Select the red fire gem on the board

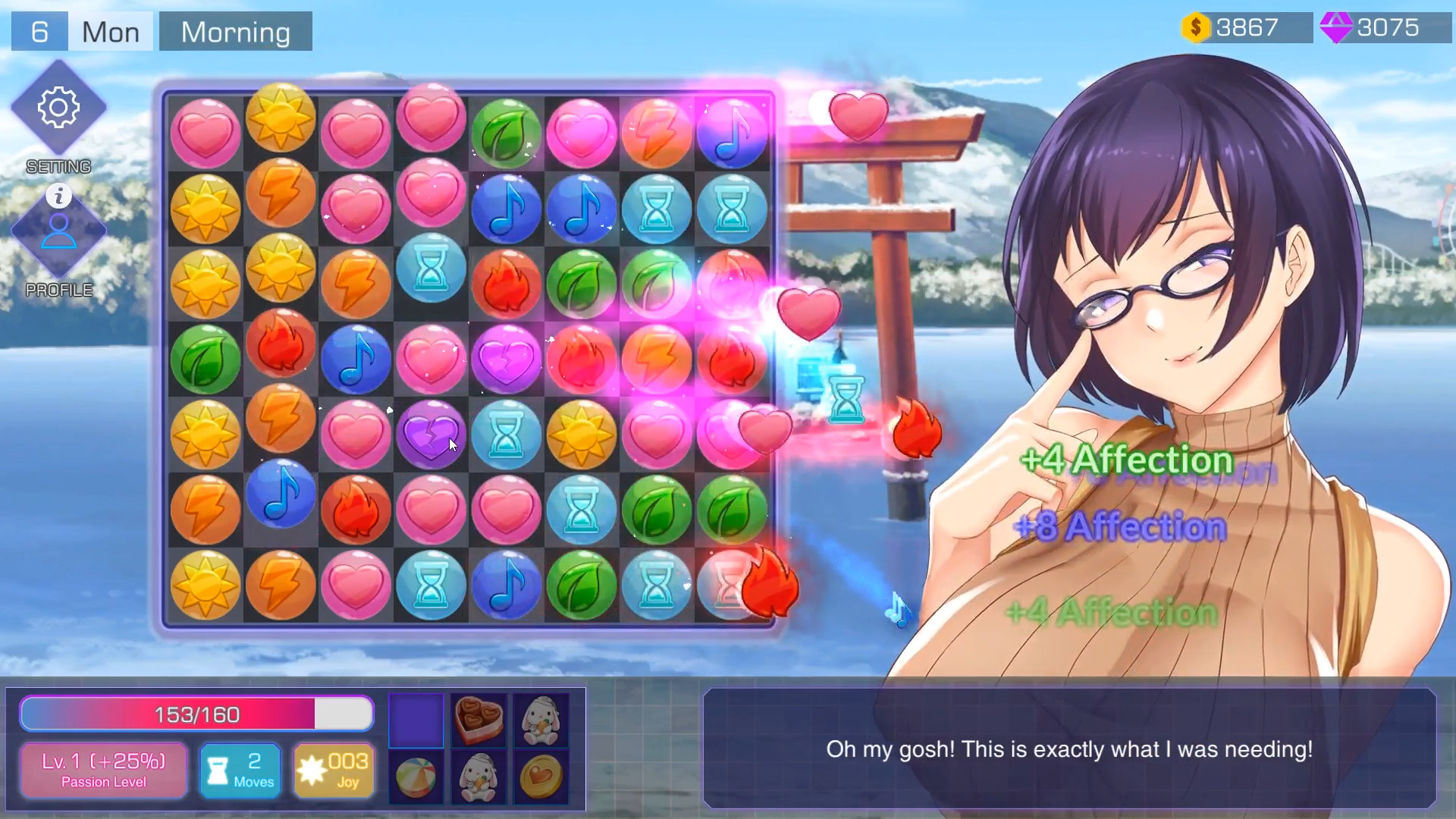(507, 284)
